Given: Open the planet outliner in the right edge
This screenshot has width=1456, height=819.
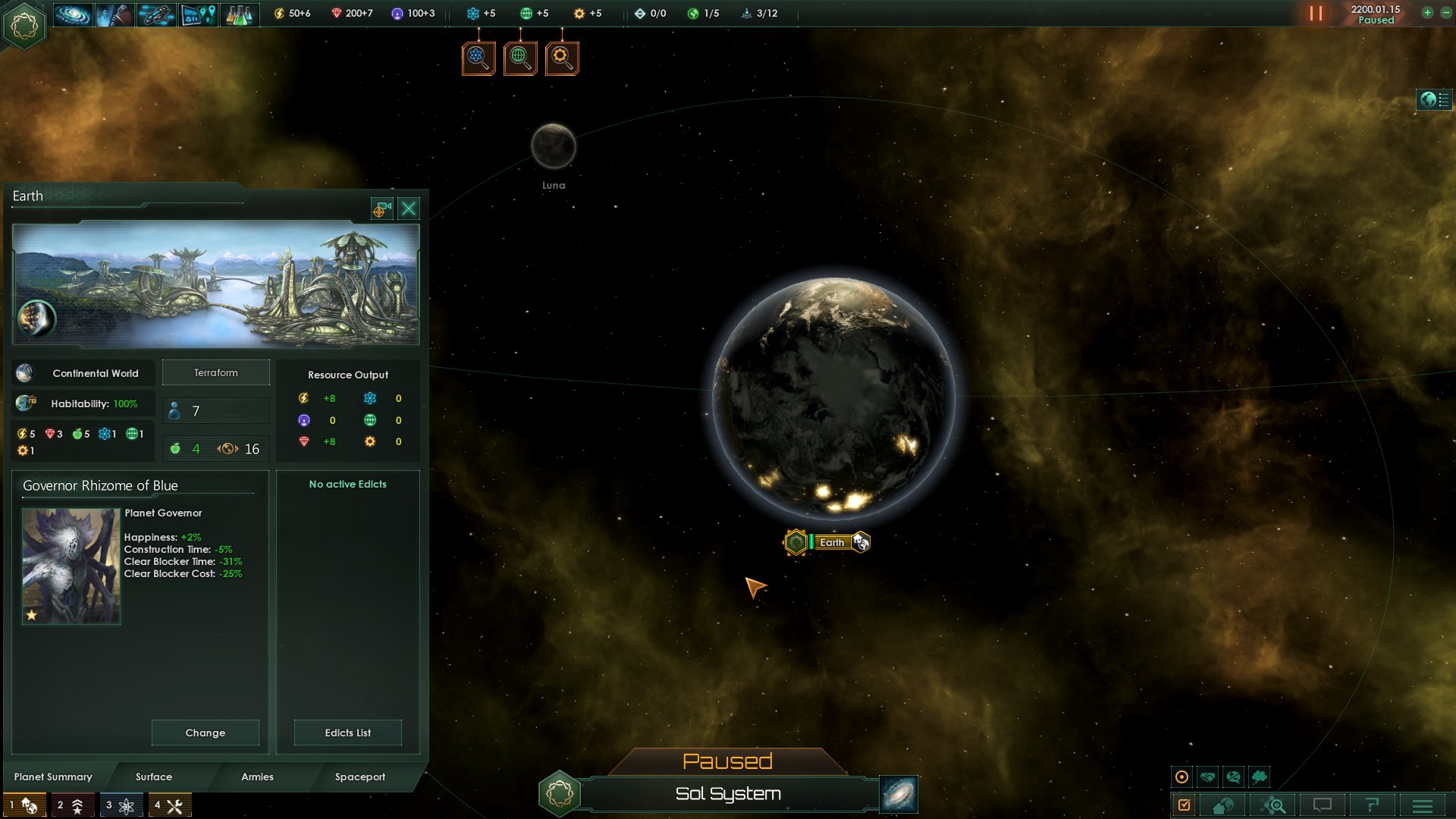Looking at the screenshot, I should 1434,99.
